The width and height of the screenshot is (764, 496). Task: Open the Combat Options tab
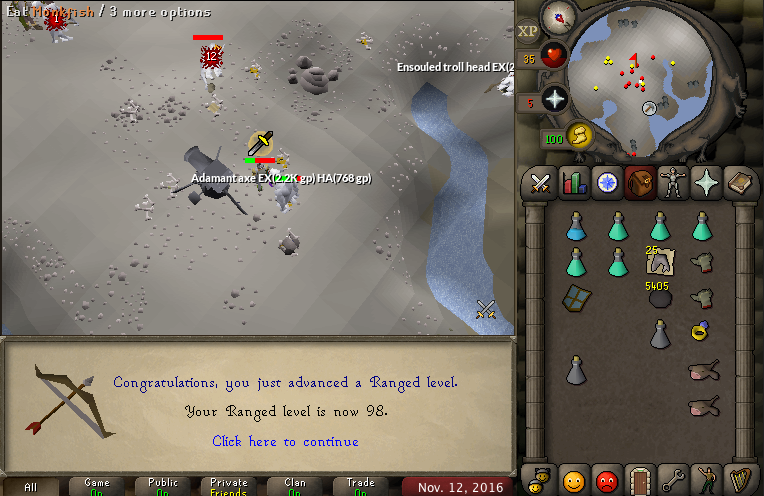(x=541, y=183)
